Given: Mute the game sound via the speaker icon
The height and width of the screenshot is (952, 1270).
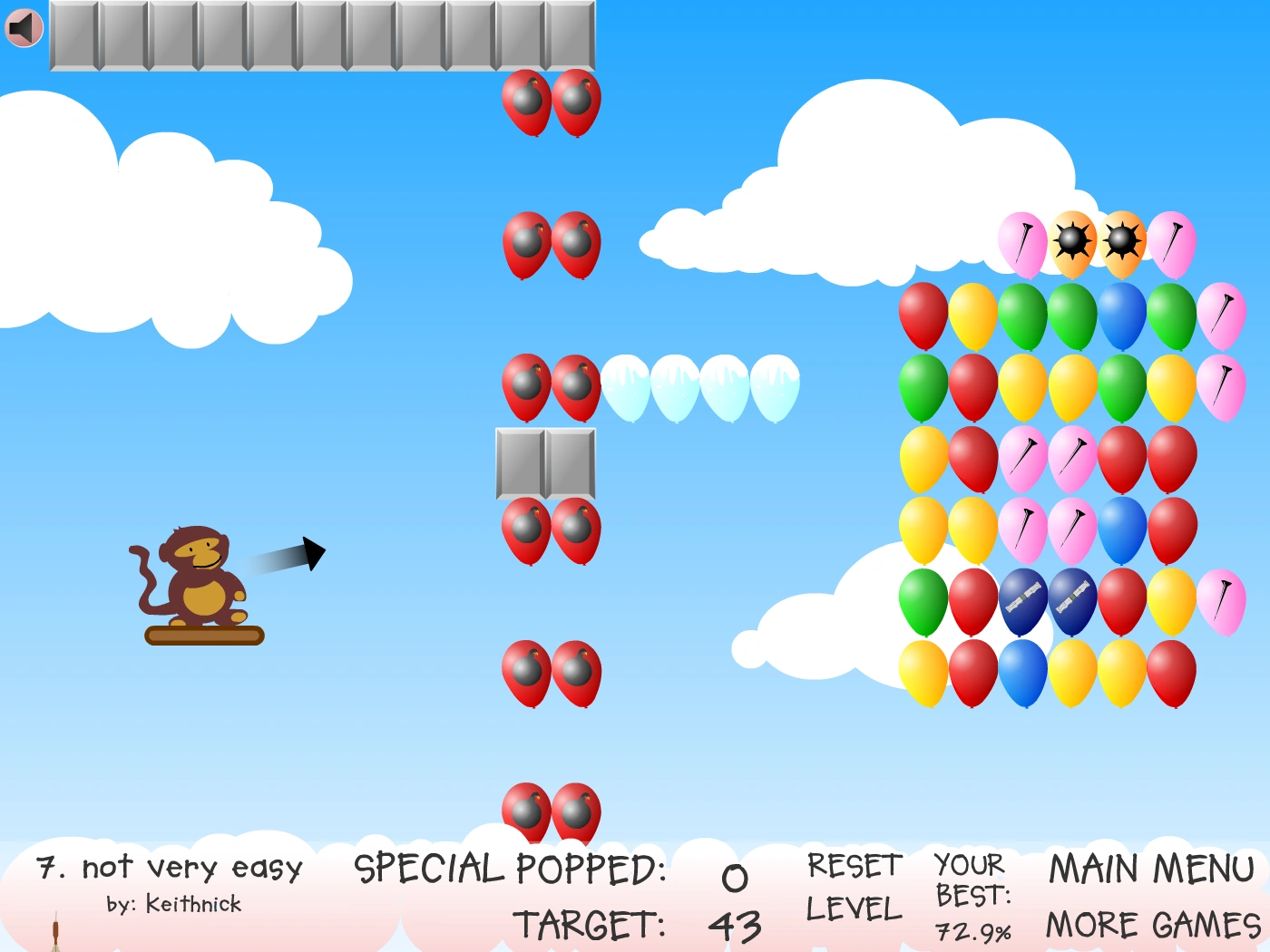Looking at the screenshot, I should pos(24,26).
